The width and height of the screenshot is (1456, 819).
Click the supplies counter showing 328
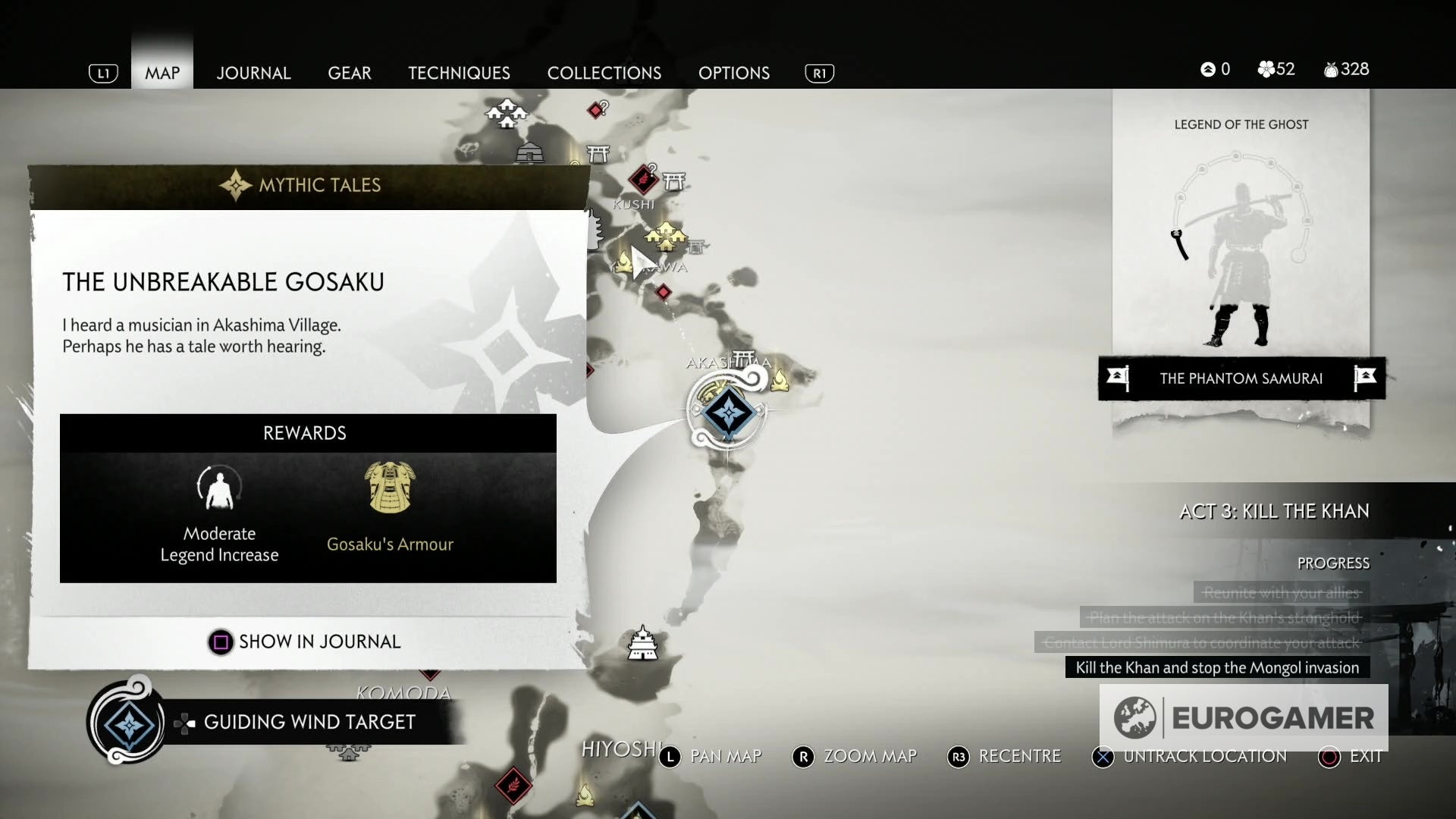tap(1346, 69)
